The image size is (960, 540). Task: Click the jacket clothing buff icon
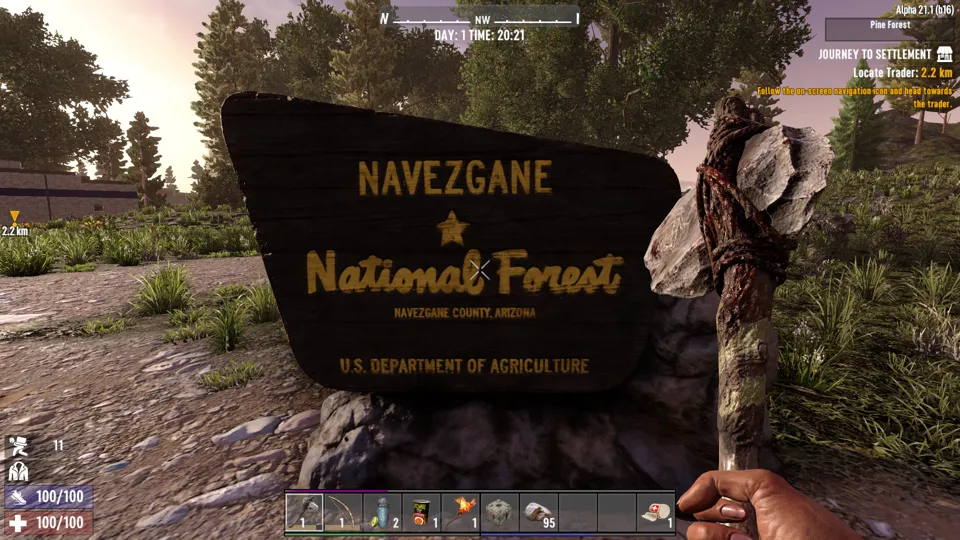18,471
